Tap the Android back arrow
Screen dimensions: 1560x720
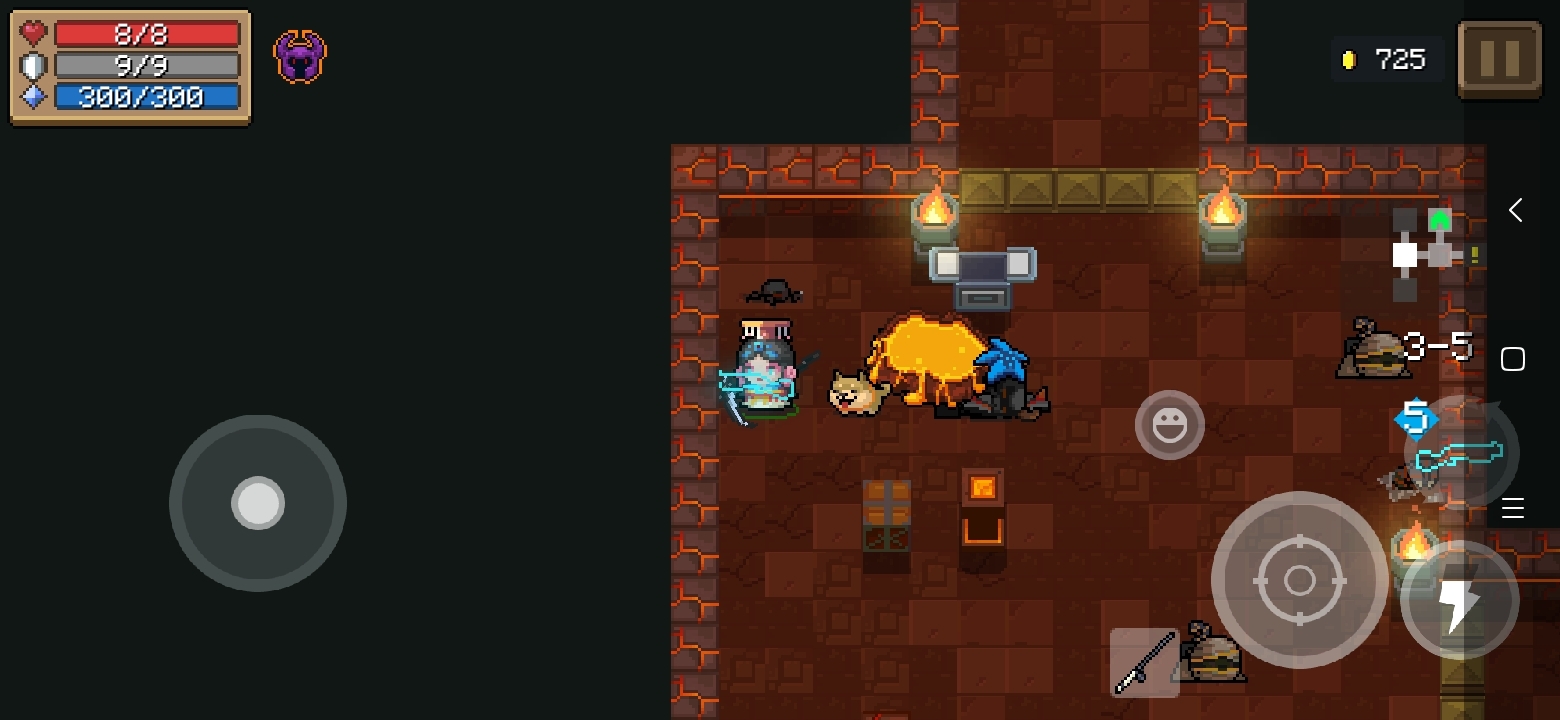pyautogui.click(x=1515, y=210)
